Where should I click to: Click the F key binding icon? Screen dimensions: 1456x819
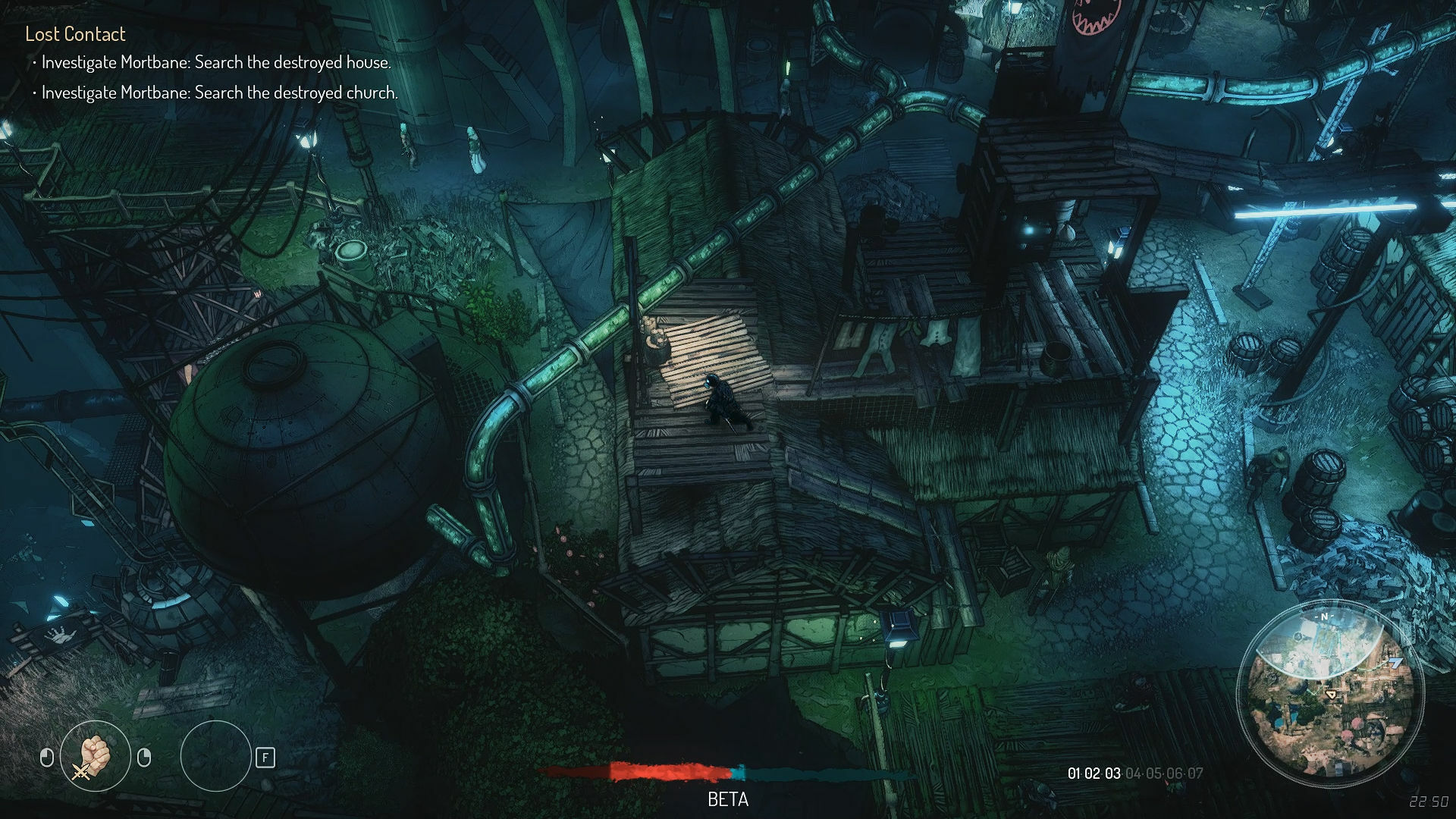[265, 758]
